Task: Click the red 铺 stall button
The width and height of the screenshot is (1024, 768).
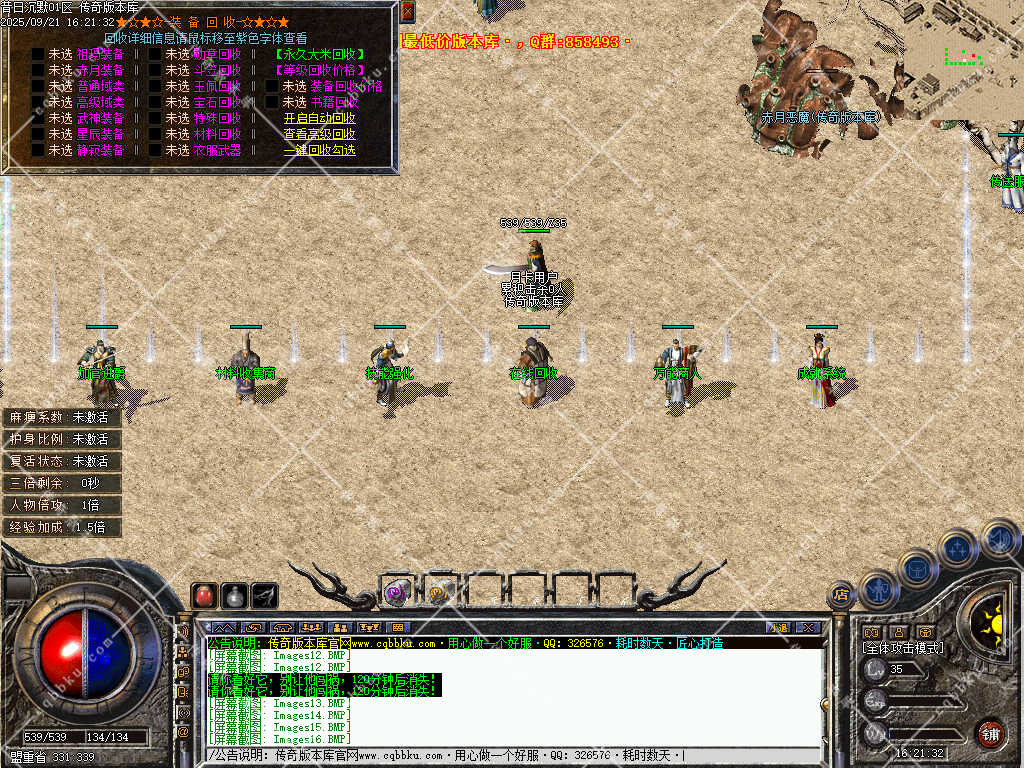Action: [x=990, y=733]
